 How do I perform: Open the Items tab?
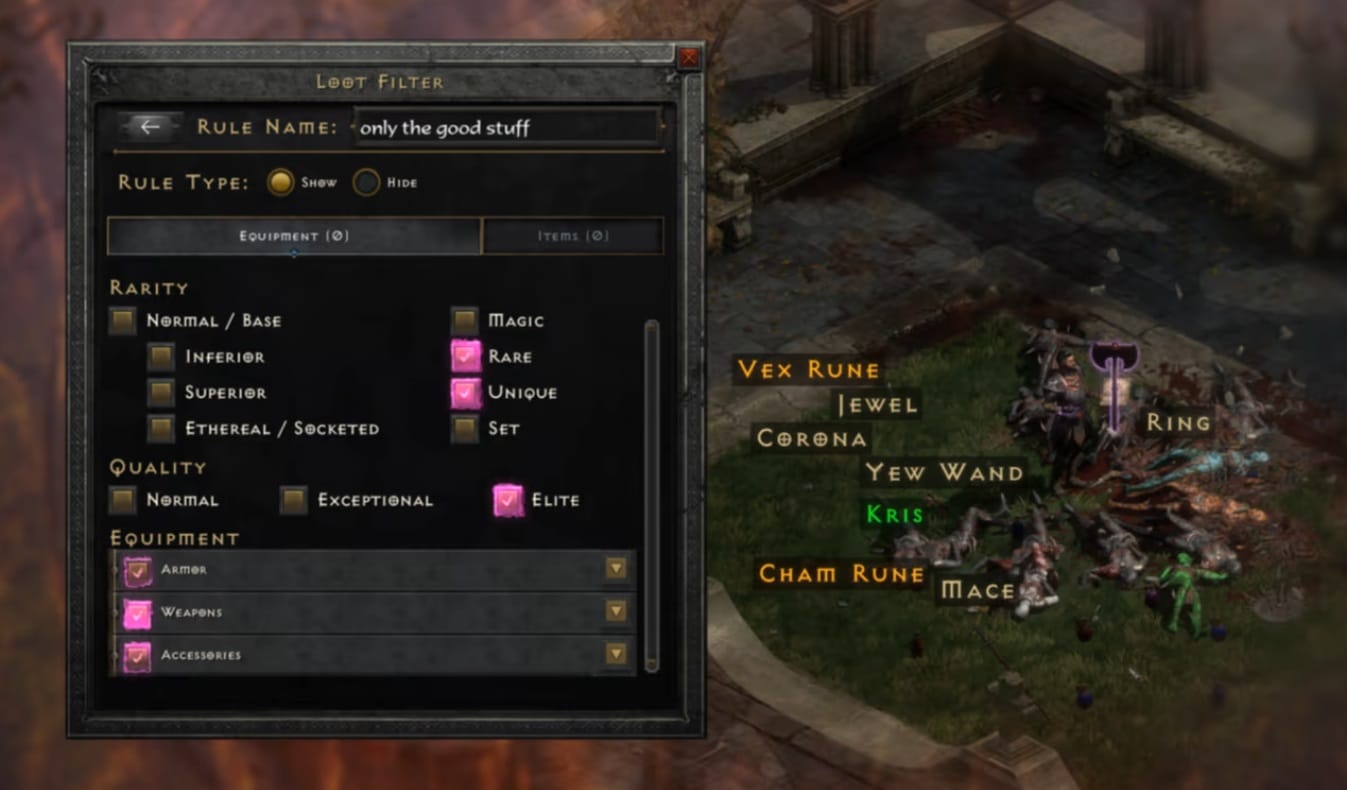tap(572, 236)
